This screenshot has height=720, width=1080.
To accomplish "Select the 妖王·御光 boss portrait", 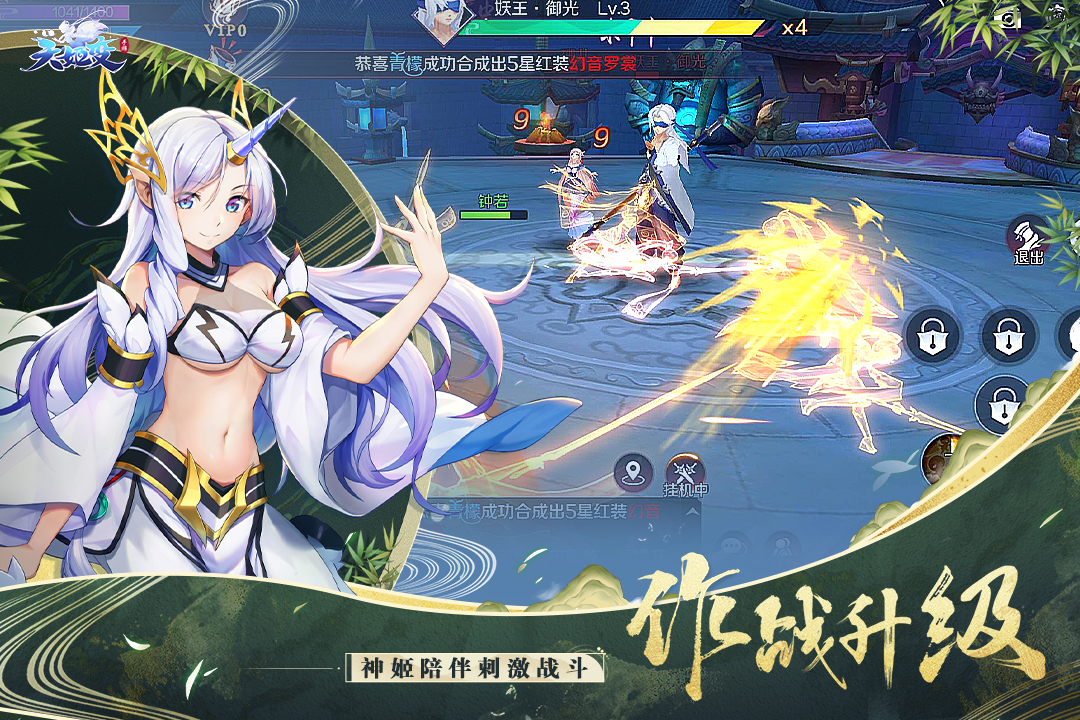I will [437, 18].
